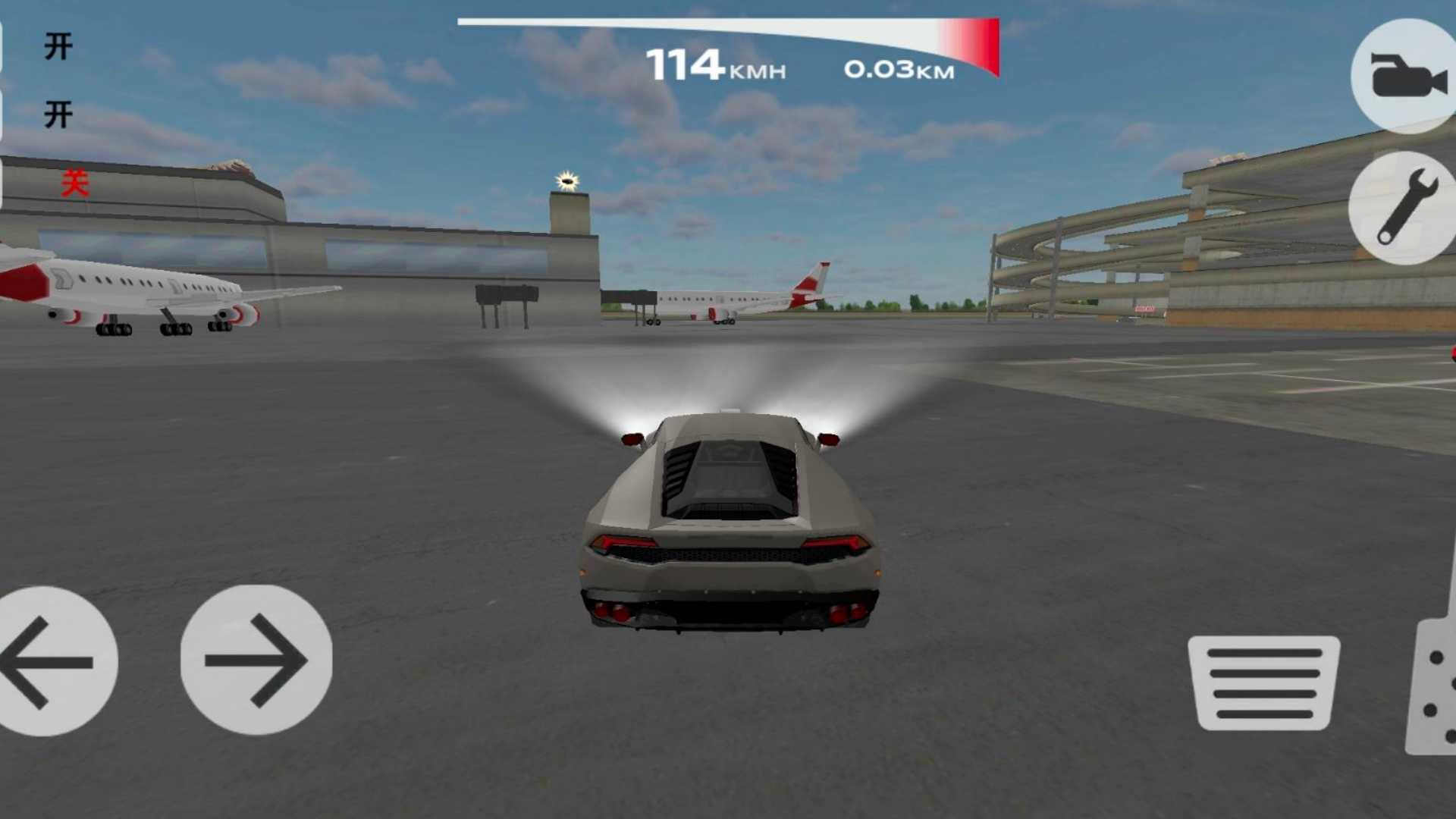Toggle the red 关 switch
The height and width of the screenshot is (819, 1456).
(x=75, y=184)
